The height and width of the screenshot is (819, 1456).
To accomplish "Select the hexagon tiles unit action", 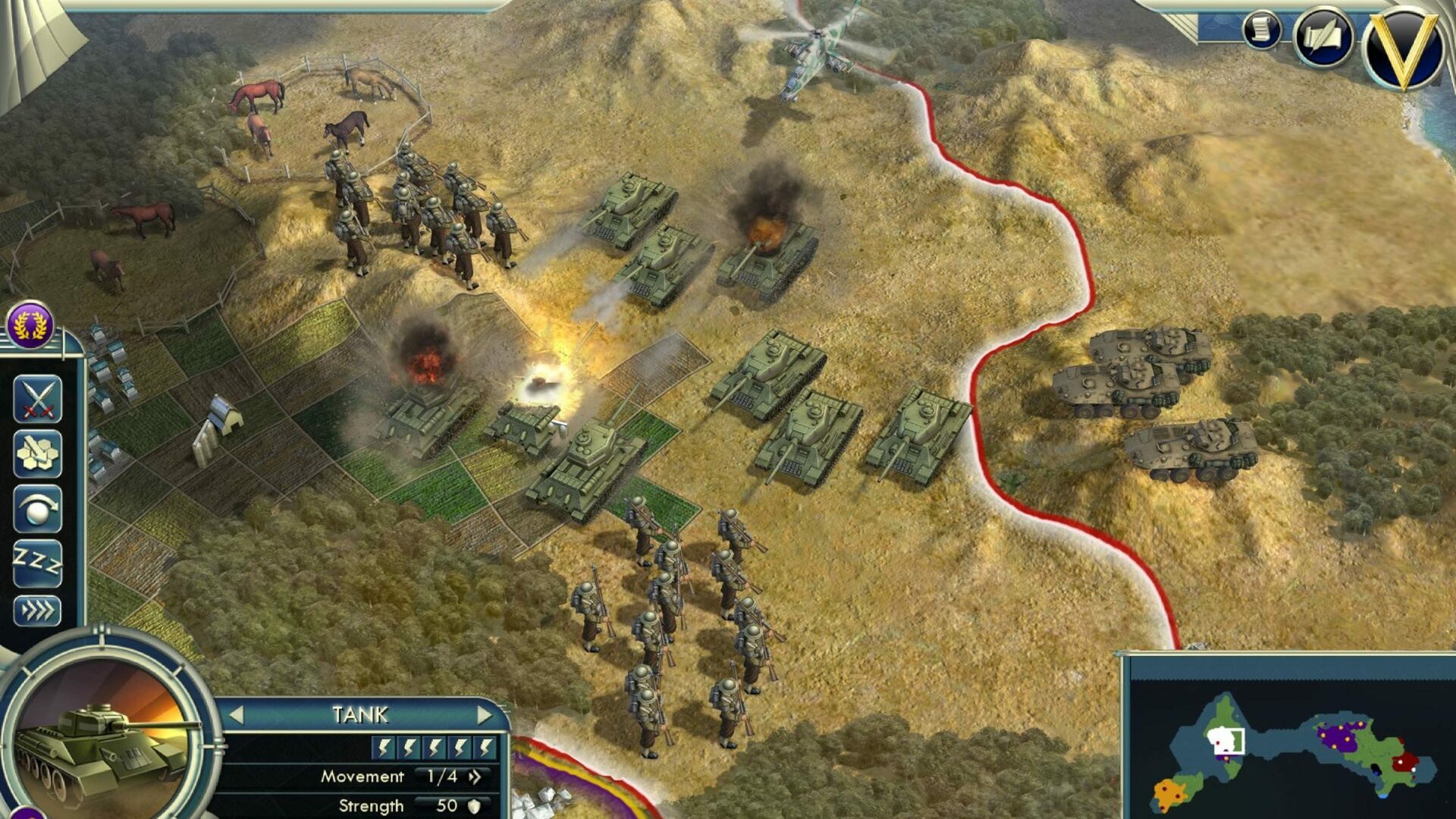I will tap(37, 453).
